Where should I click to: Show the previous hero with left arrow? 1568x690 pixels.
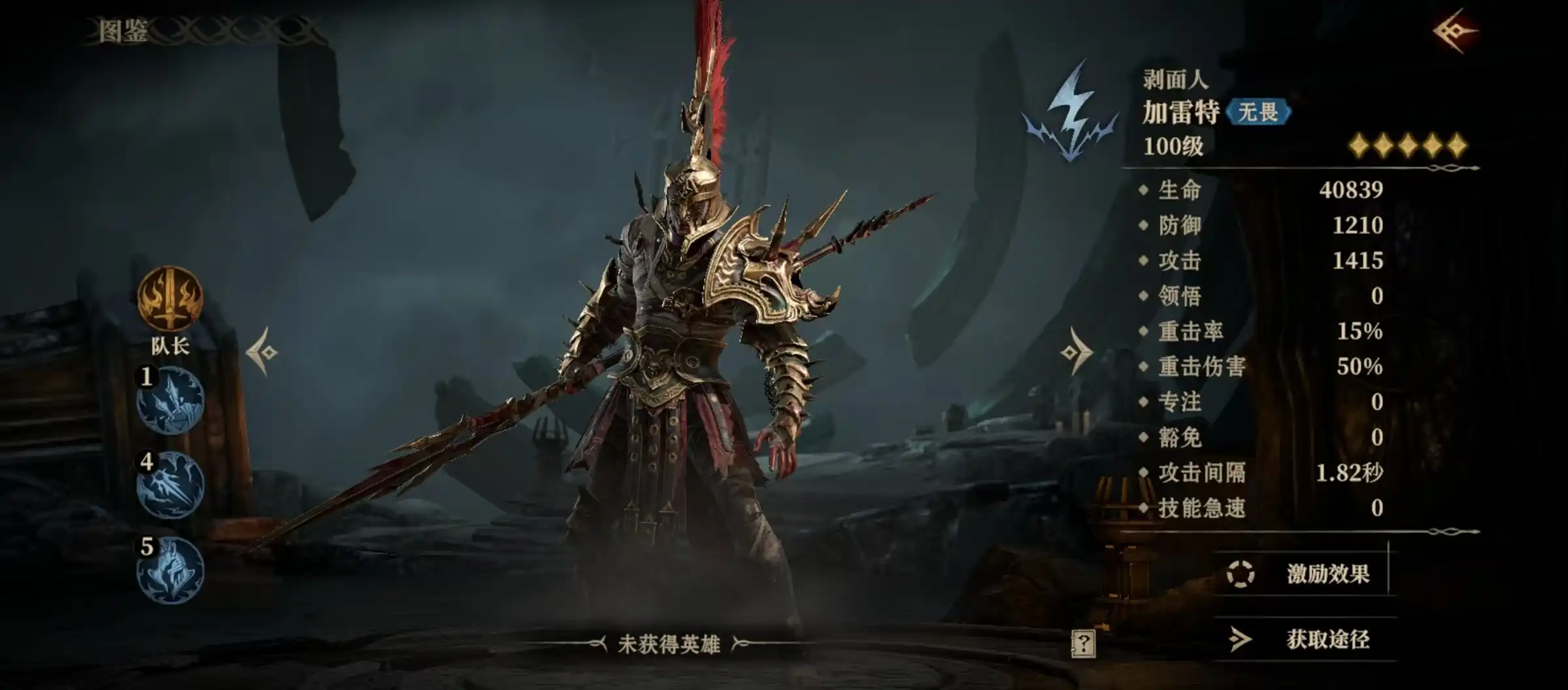pos(263,353)
